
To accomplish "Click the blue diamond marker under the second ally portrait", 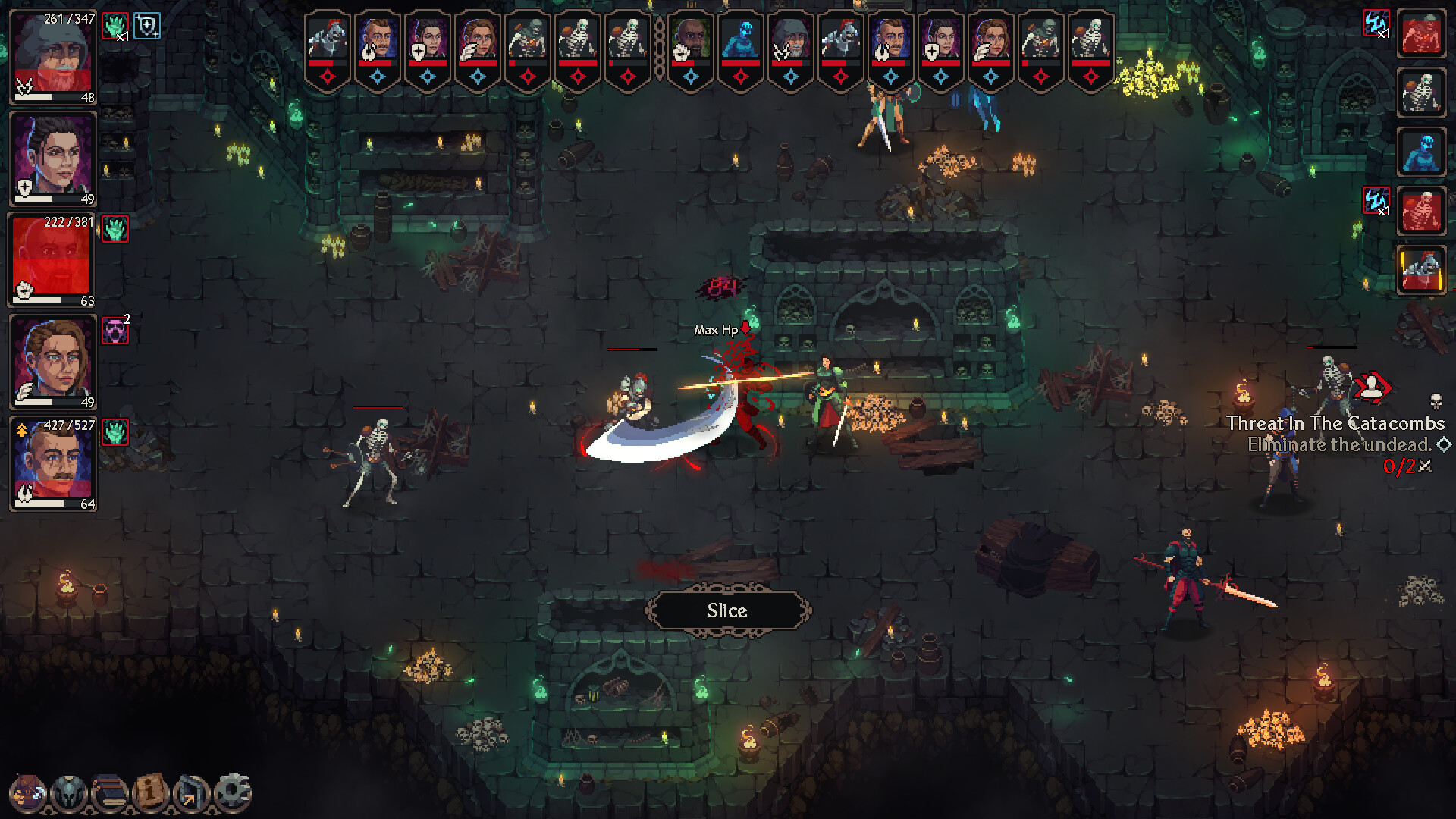I will 377,75.
